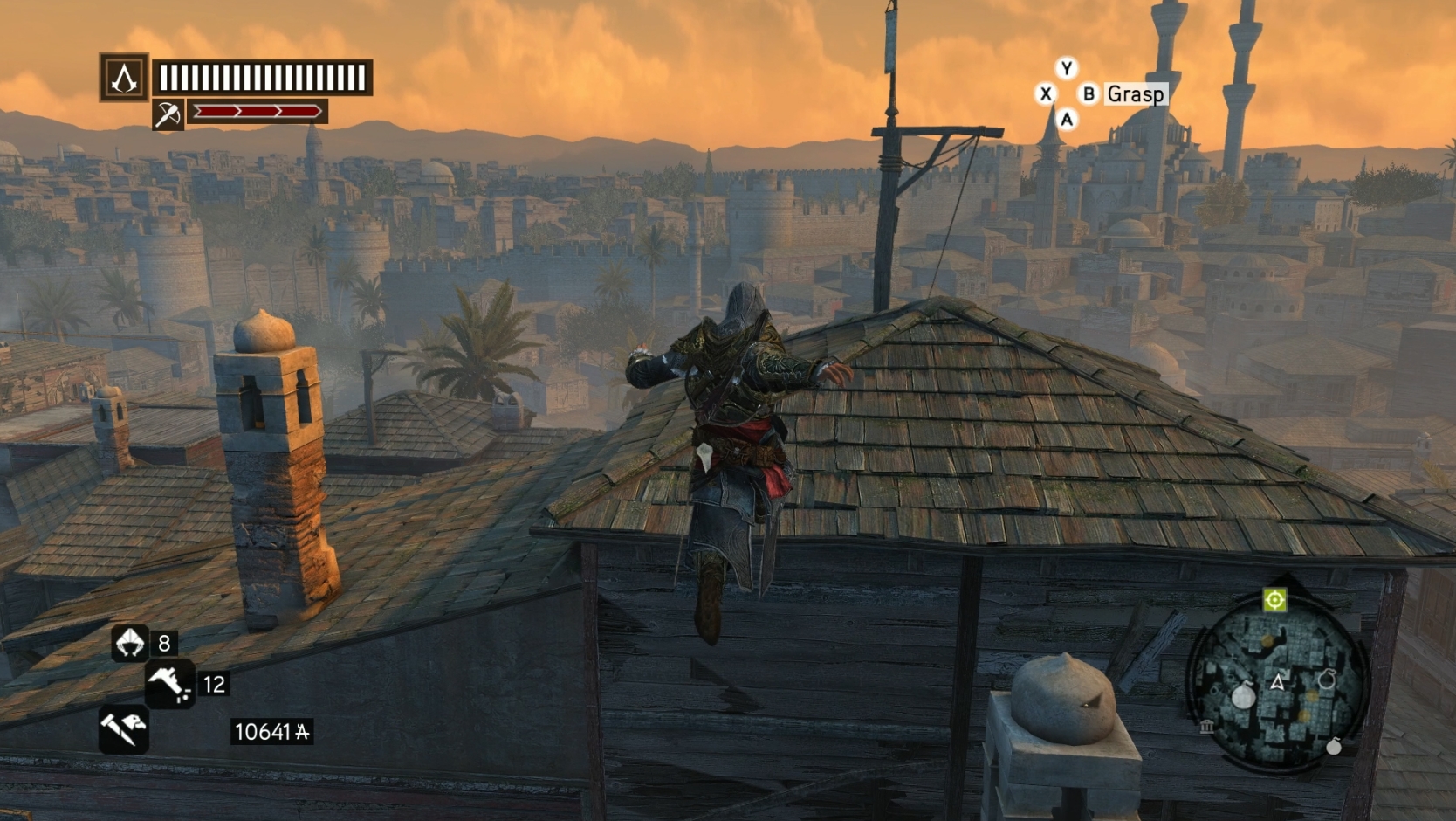The height and width of the screenshot is (821, 1456).
Task: Click the bomb count label reading 12
Action: pyautogui.click(x=213, y=682)
